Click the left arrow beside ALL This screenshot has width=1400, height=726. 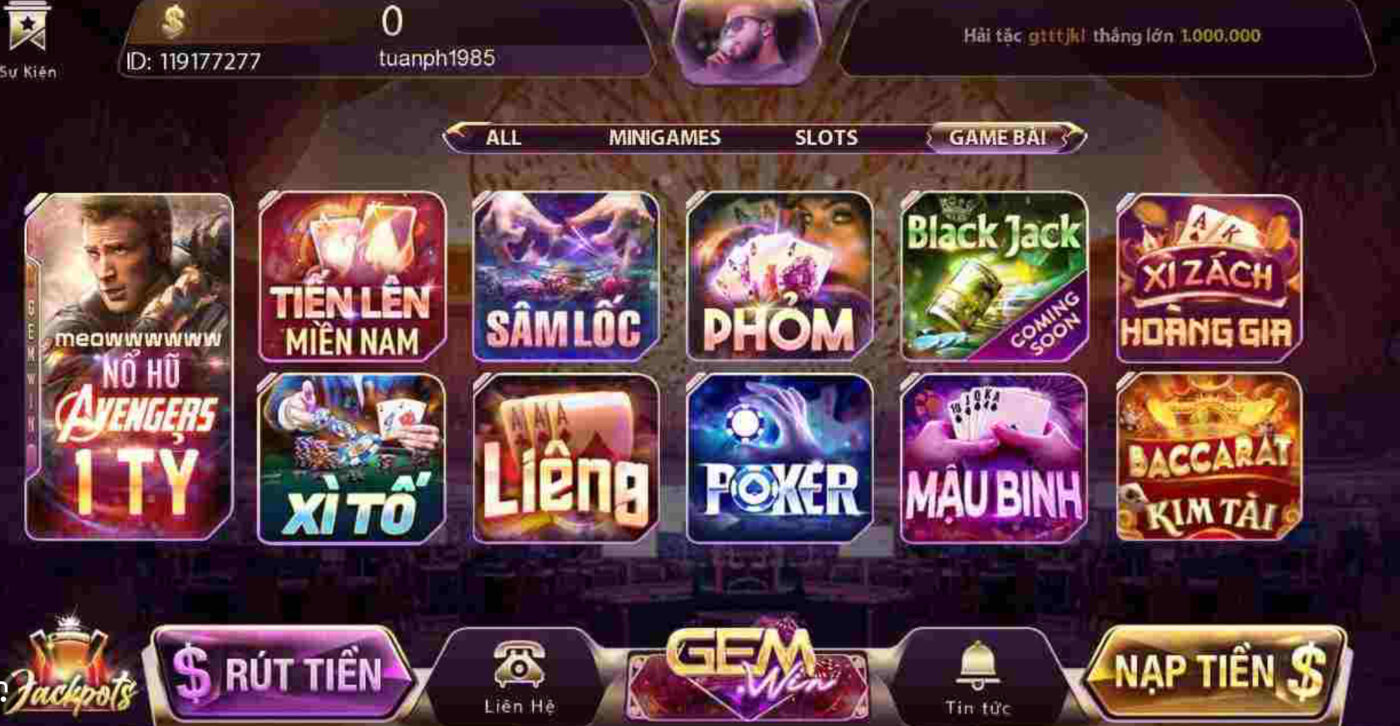[x=455, y=137]
